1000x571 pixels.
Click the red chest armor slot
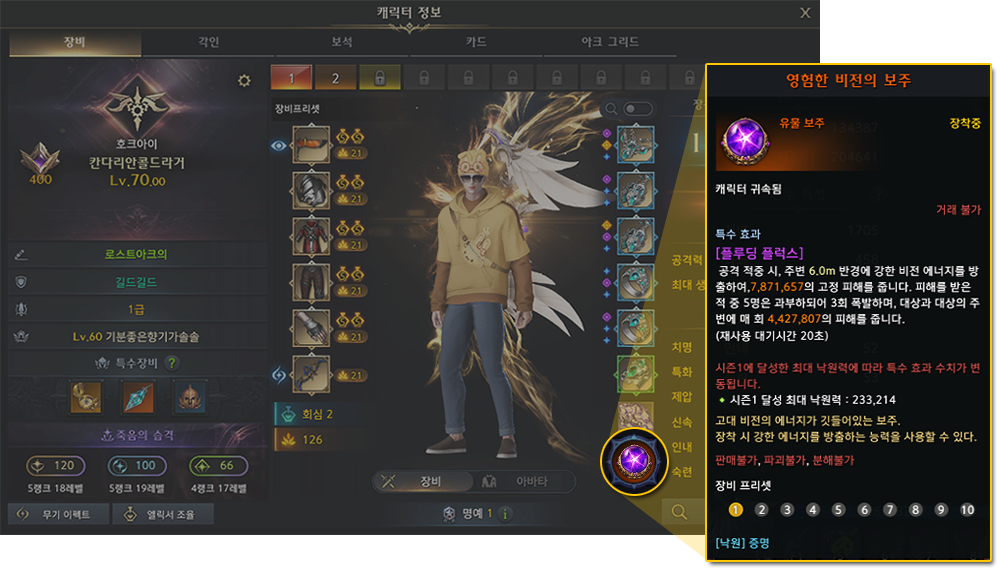(311, 237)
